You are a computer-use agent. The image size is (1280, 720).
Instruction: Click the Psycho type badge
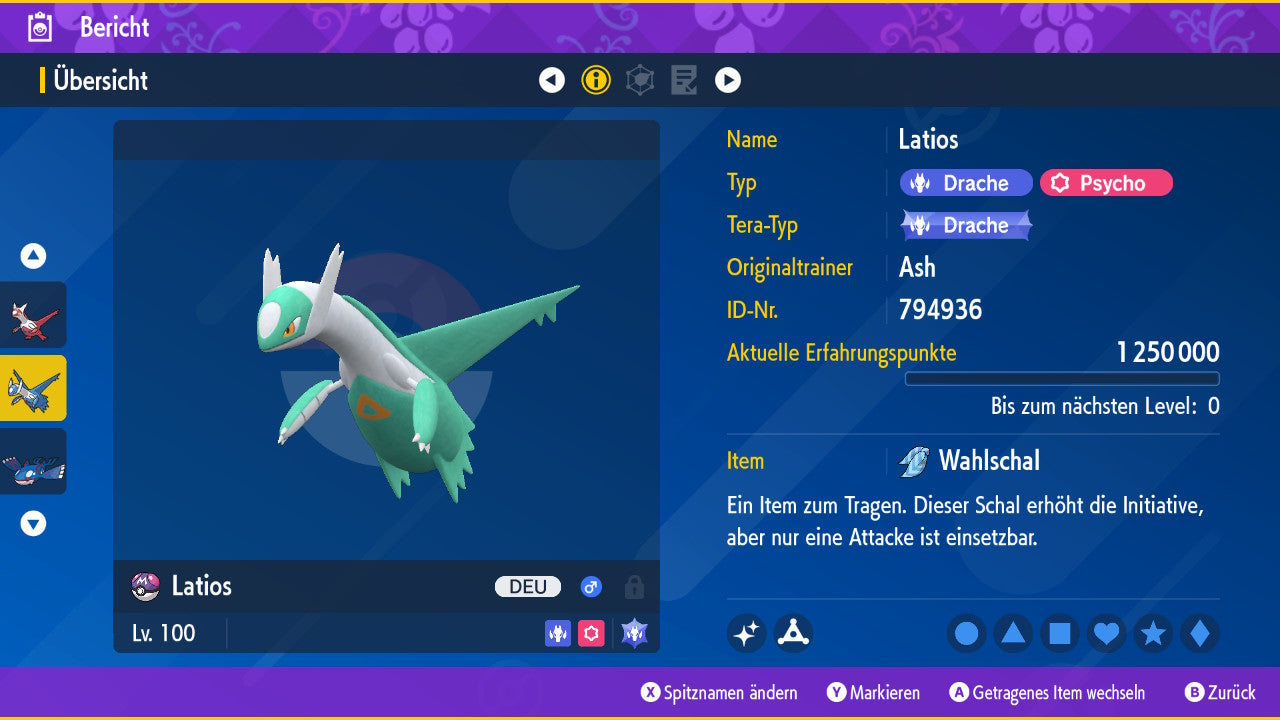pos(1106,183)
